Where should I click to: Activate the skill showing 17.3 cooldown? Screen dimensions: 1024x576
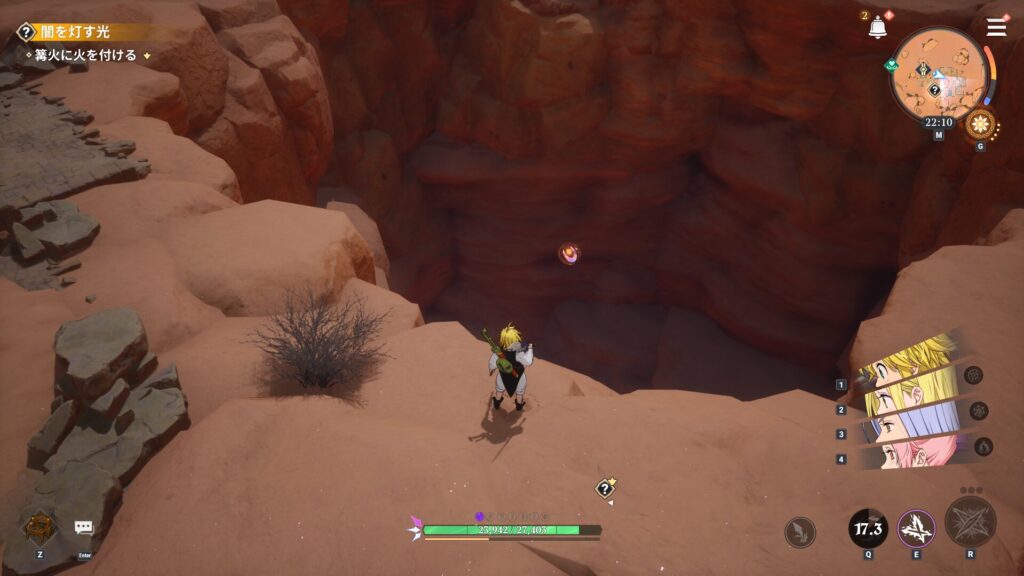point(867,527)
